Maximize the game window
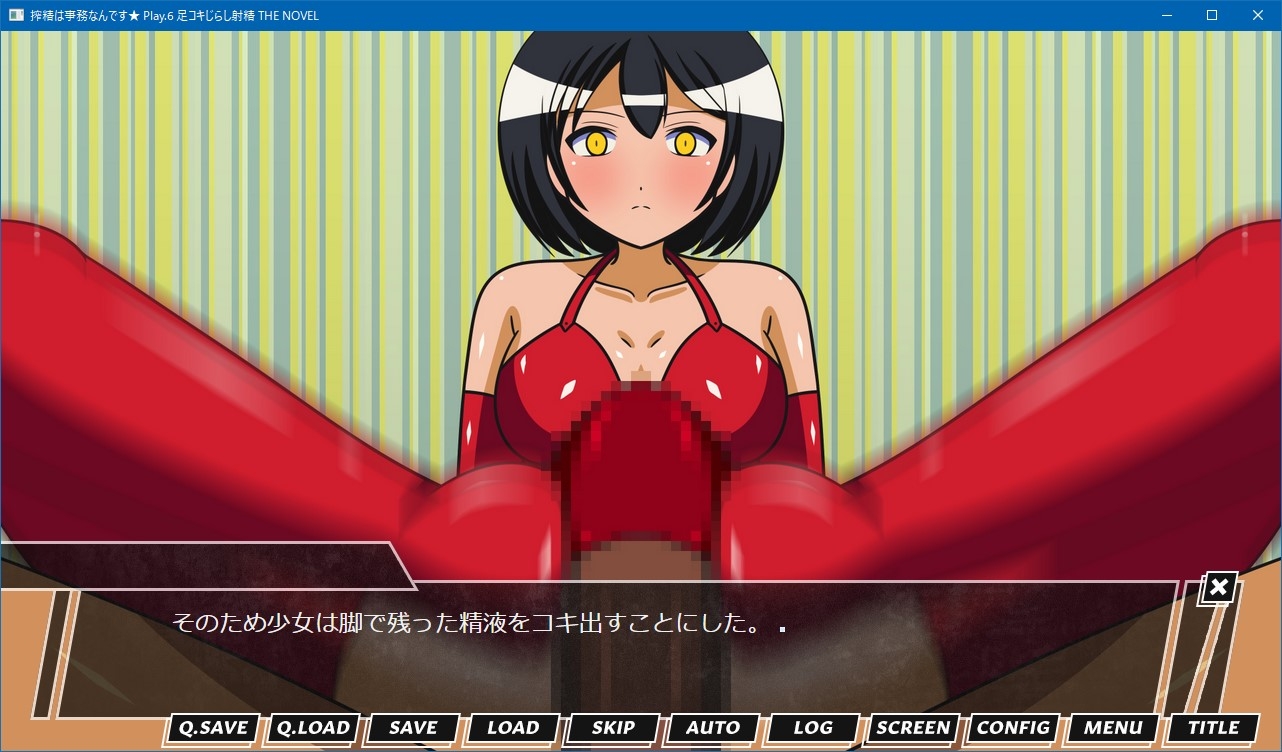The height and width of the screenshot is (752, 1282). 1212,15
